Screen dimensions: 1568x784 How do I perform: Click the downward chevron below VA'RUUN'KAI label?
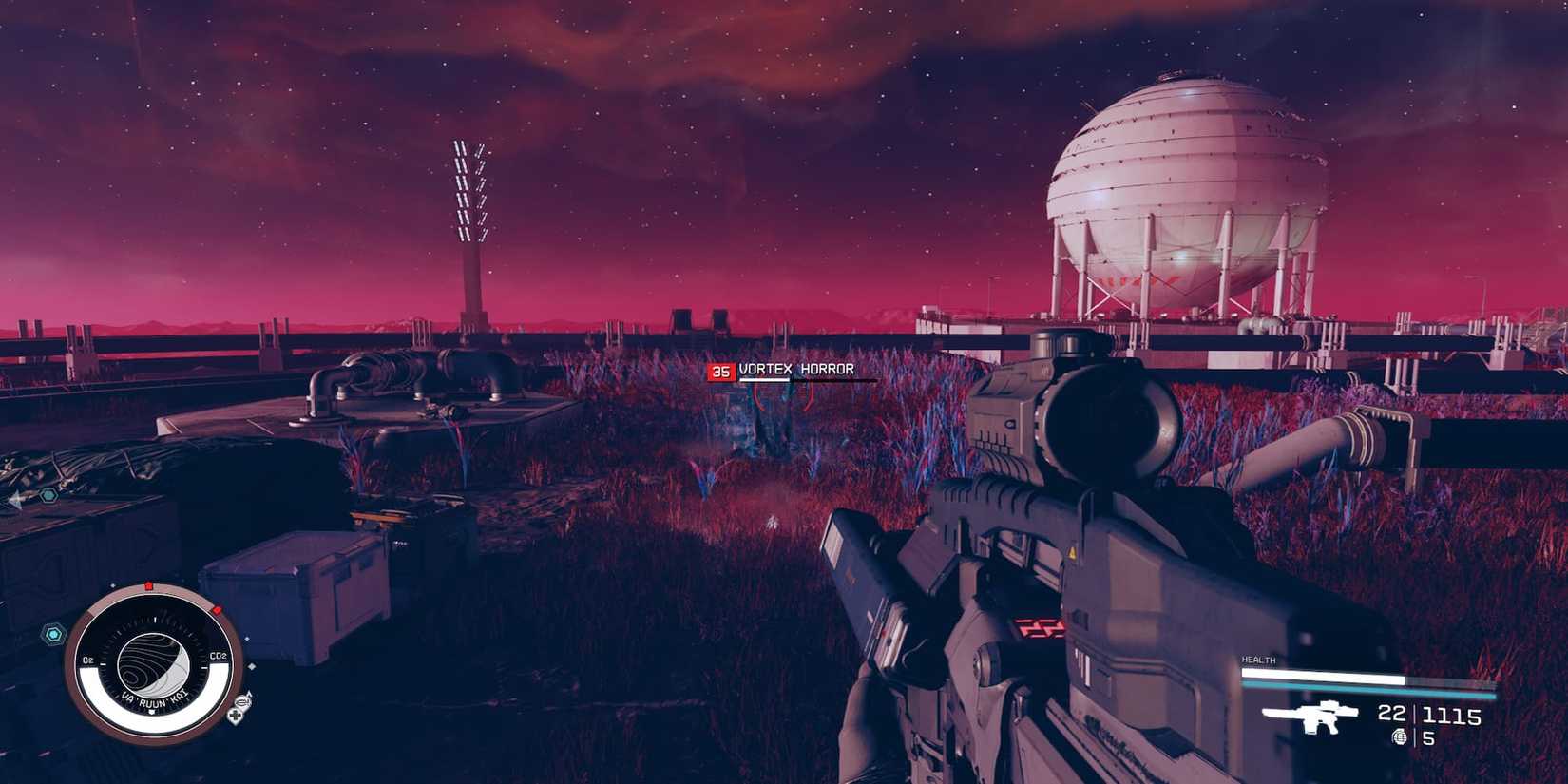point(150,712)
